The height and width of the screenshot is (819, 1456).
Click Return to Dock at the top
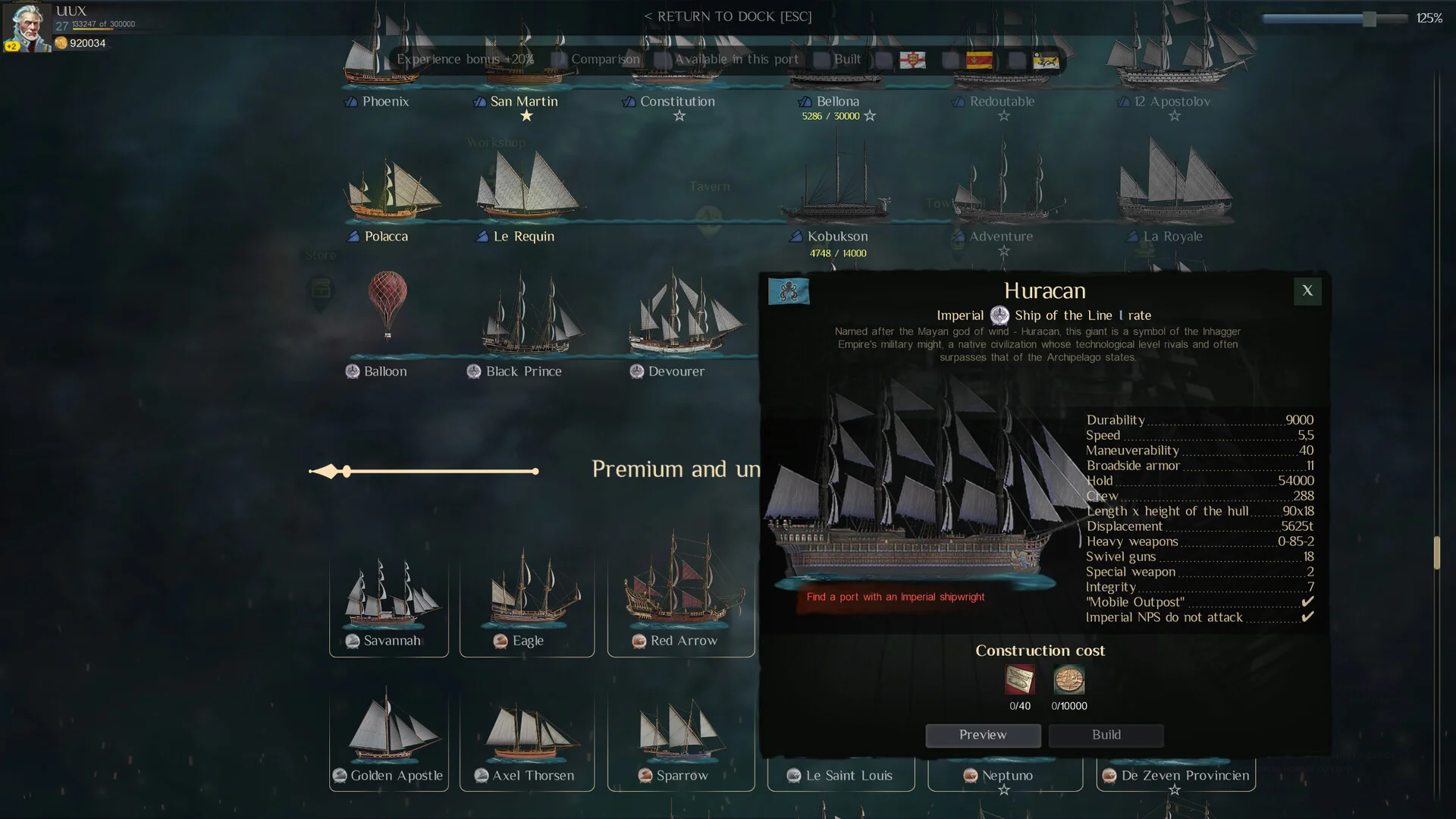(728, 16)
